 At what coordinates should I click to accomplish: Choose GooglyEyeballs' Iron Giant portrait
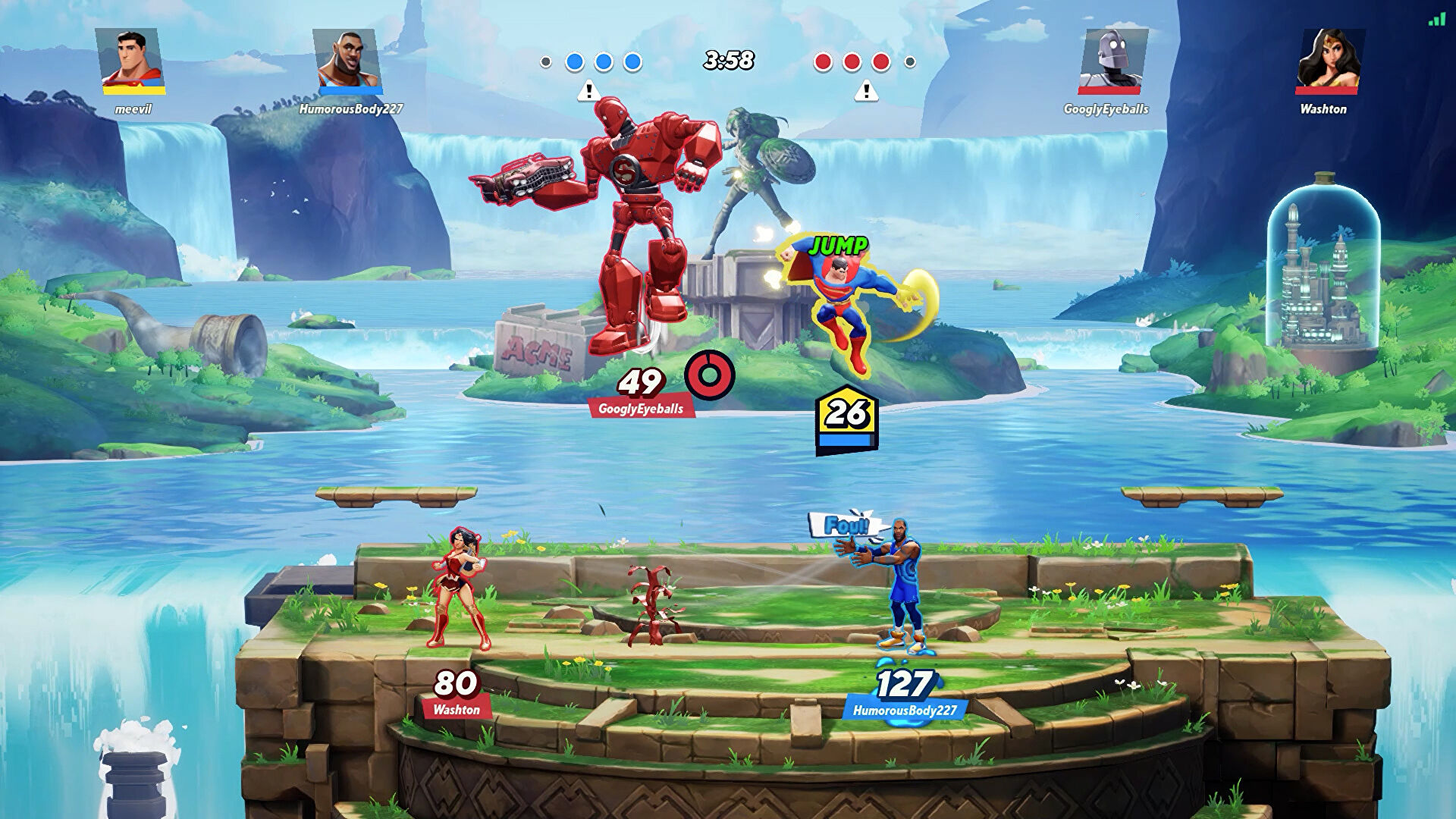(x=1111, y=61)
